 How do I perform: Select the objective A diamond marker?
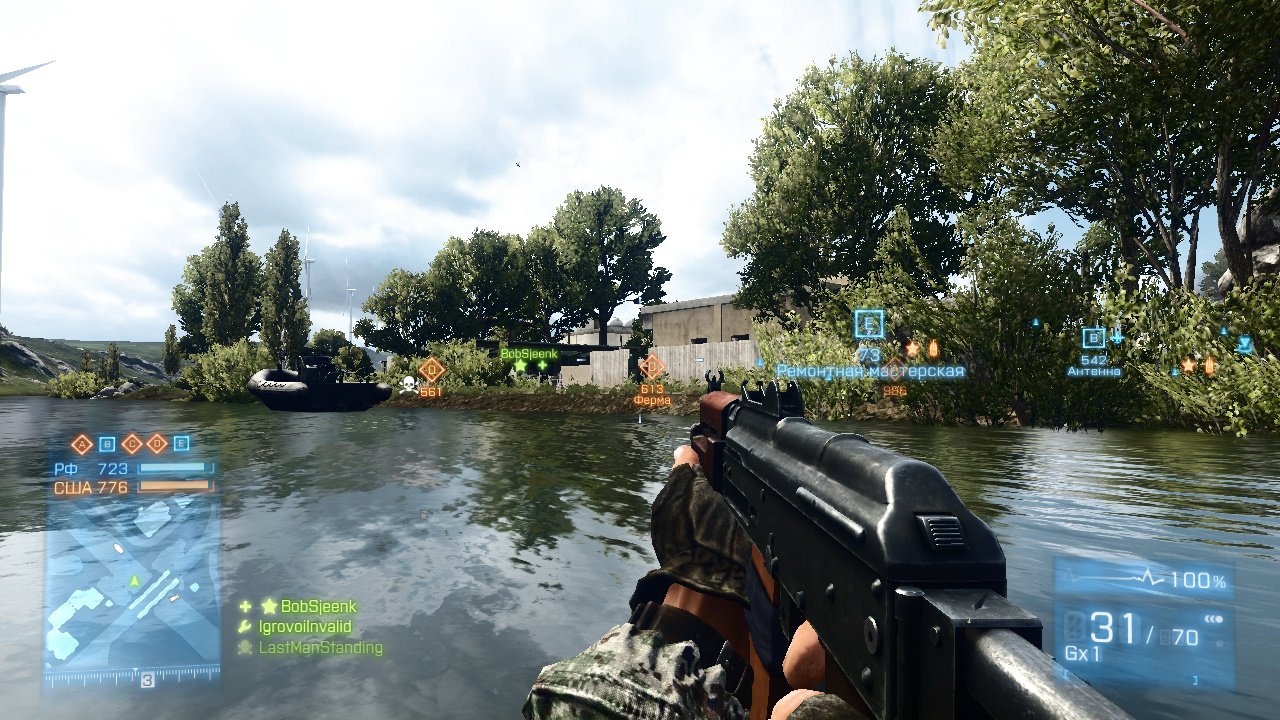coord(82,444)
